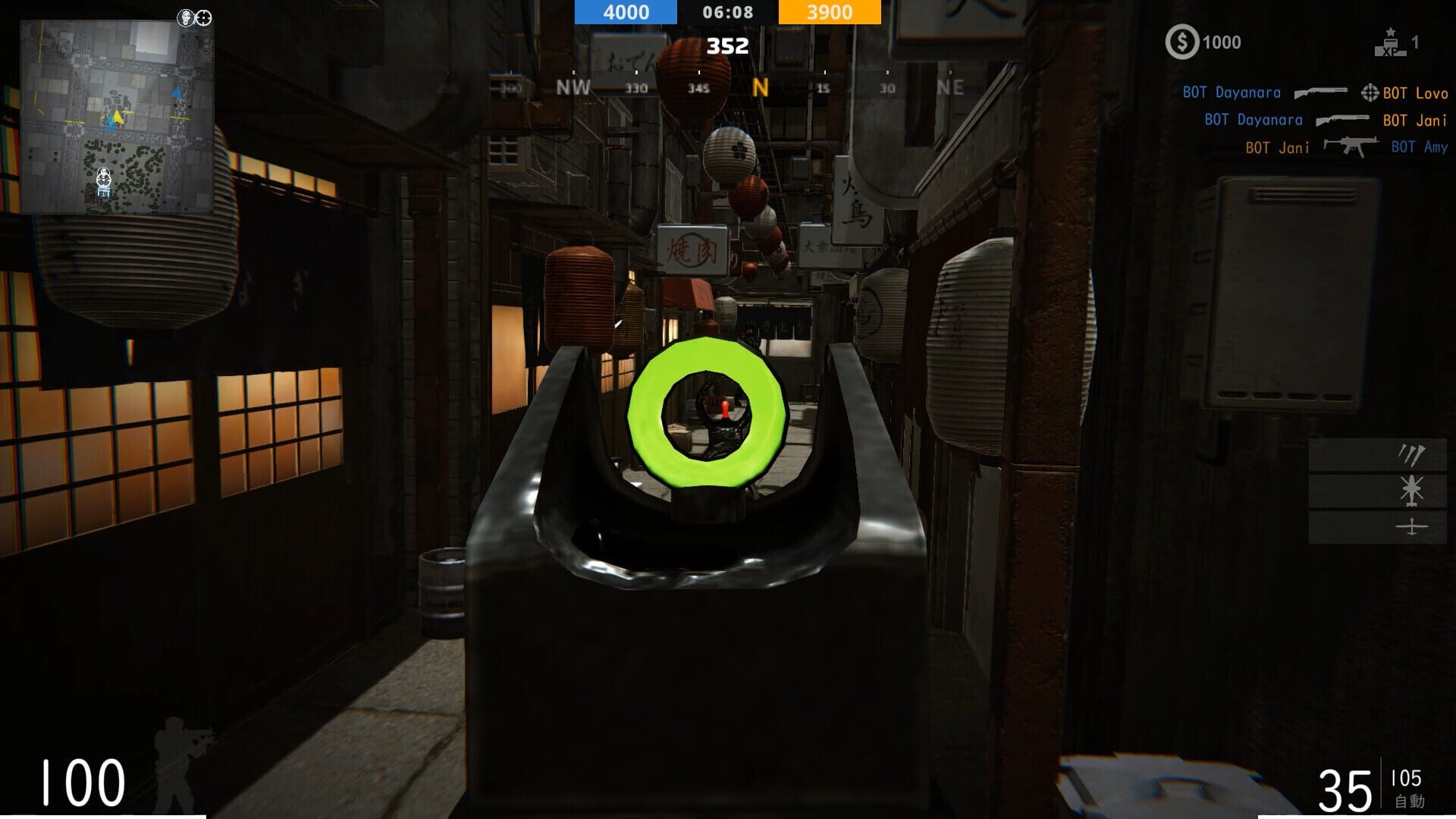Select the mortar strike killstreak icon

[x=1409, y=455]
